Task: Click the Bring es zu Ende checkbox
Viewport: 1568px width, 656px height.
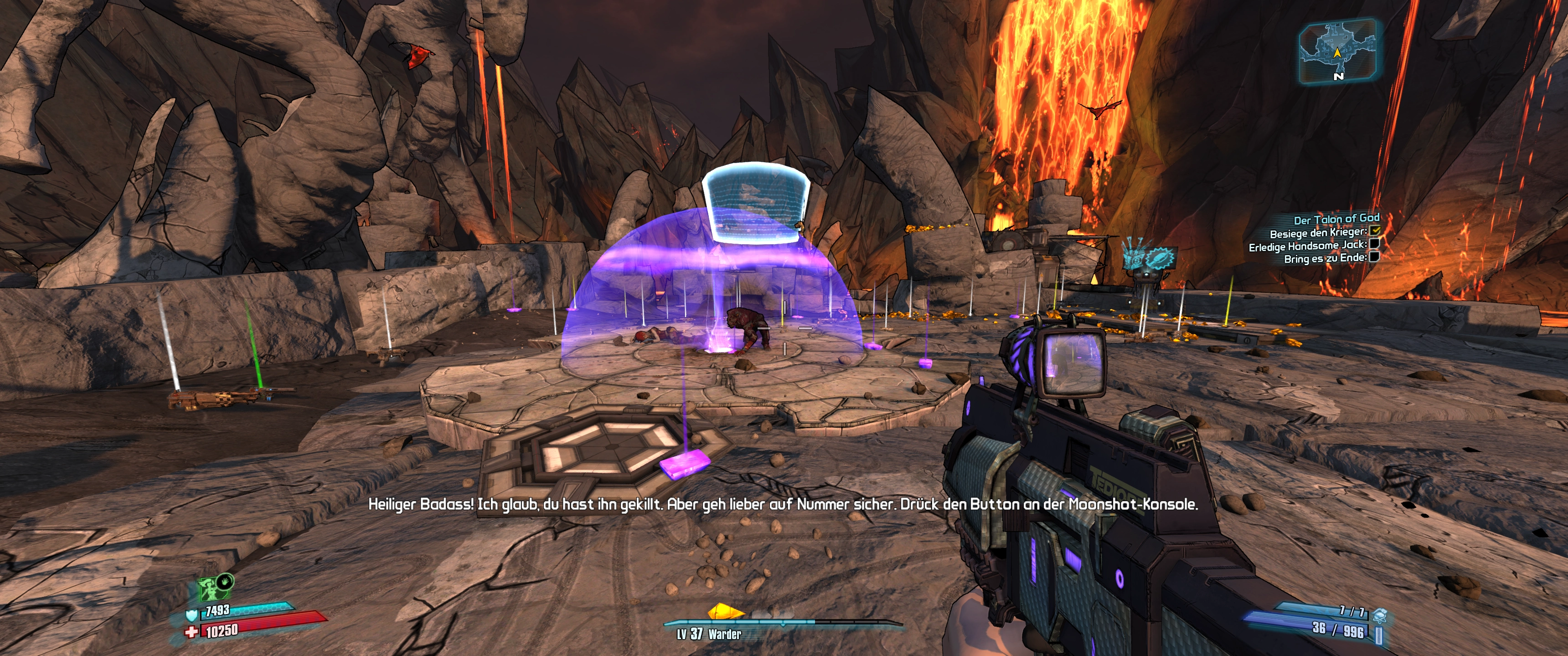Action: click(1374, 257)
